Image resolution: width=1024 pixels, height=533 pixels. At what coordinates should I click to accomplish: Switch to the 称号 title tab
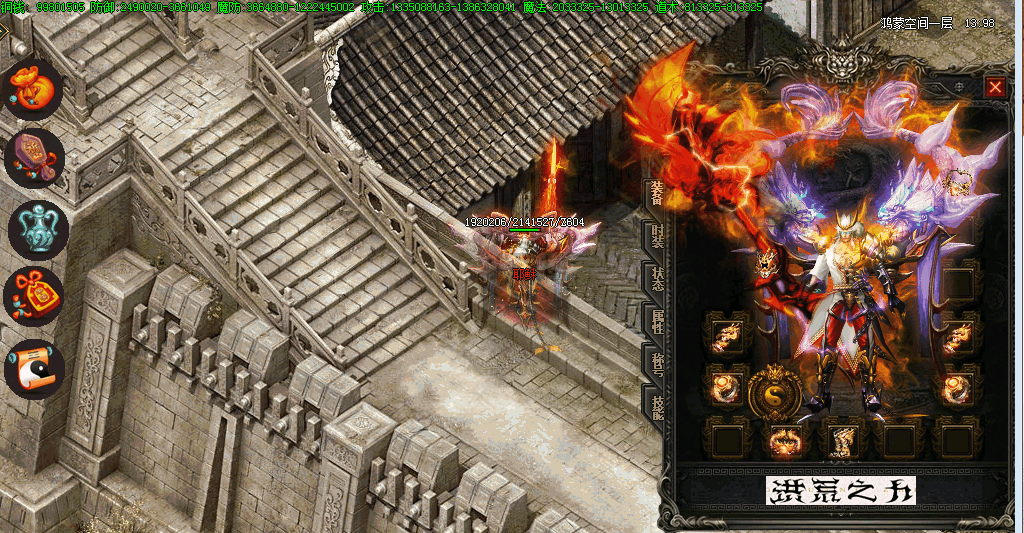[656, 364]
